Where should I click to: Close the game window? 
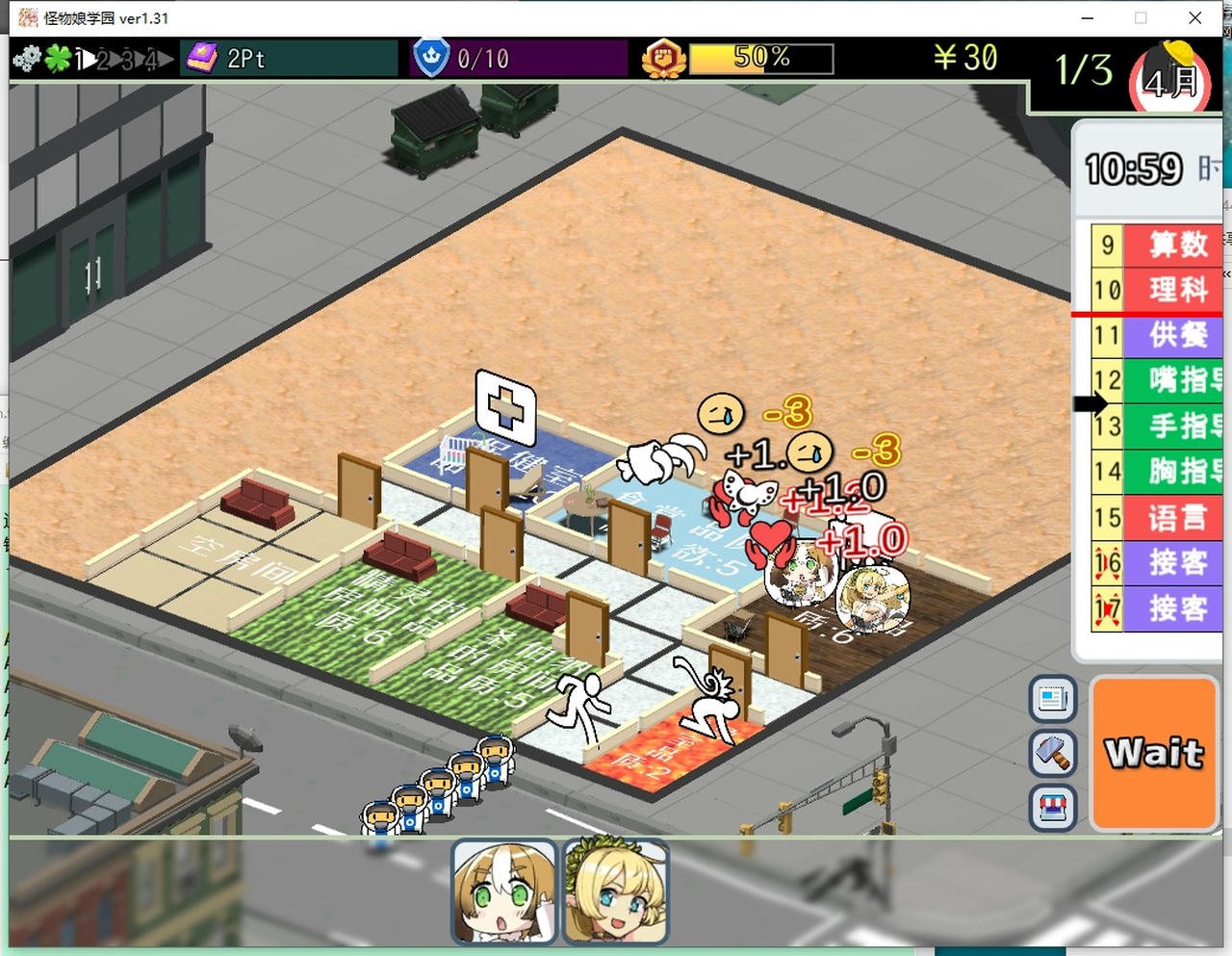coord(1194,17)
